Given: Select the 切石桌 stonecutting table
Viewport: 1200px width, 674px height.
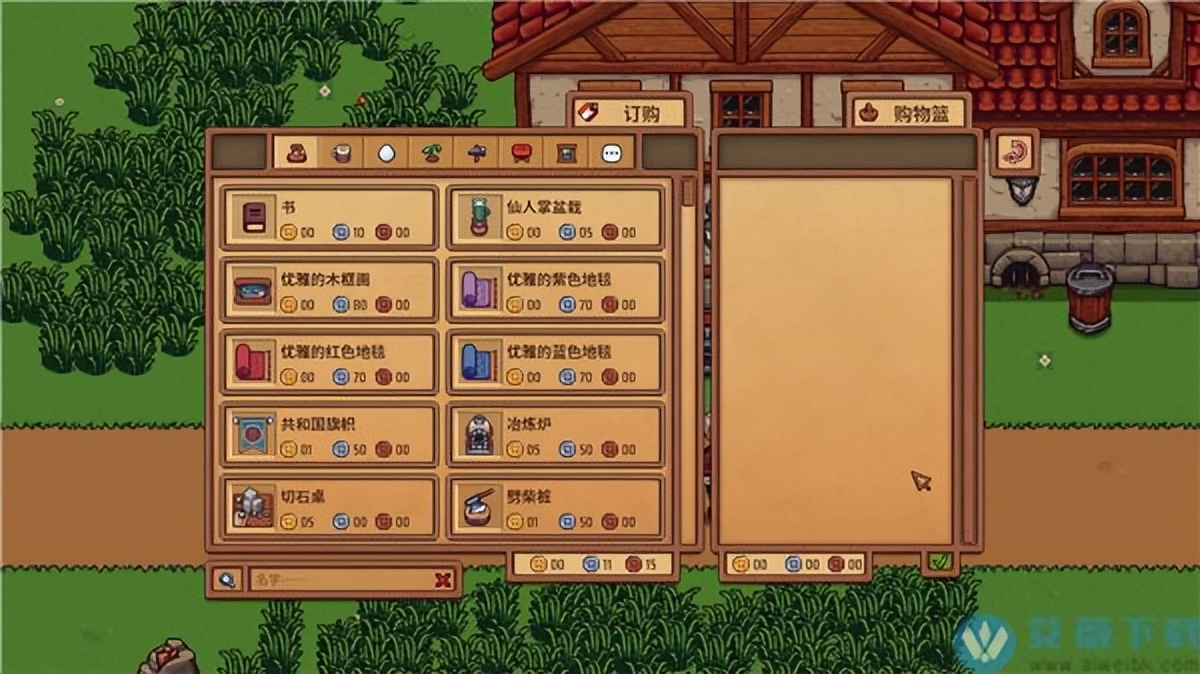Looking at the screenshot, I should [x=329, y=506].
